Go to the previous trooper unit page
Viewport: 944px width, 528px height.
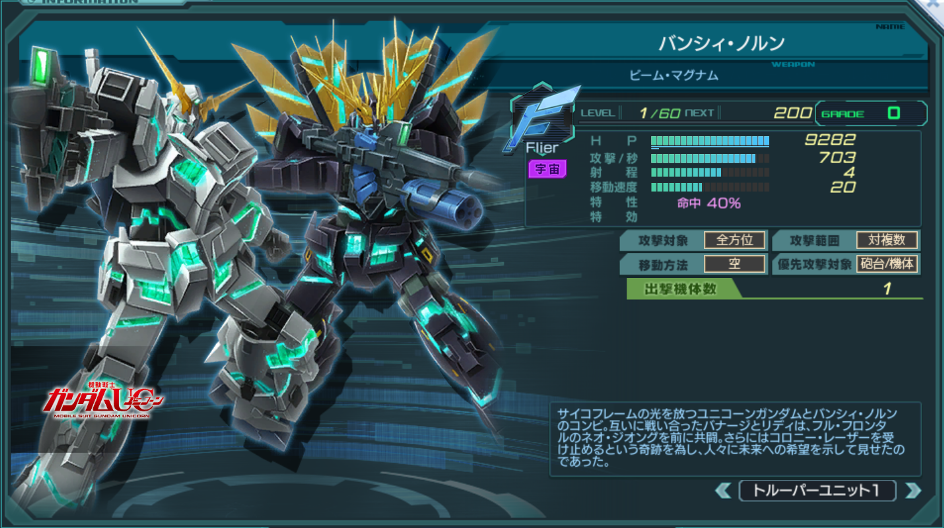click(724, 491)
